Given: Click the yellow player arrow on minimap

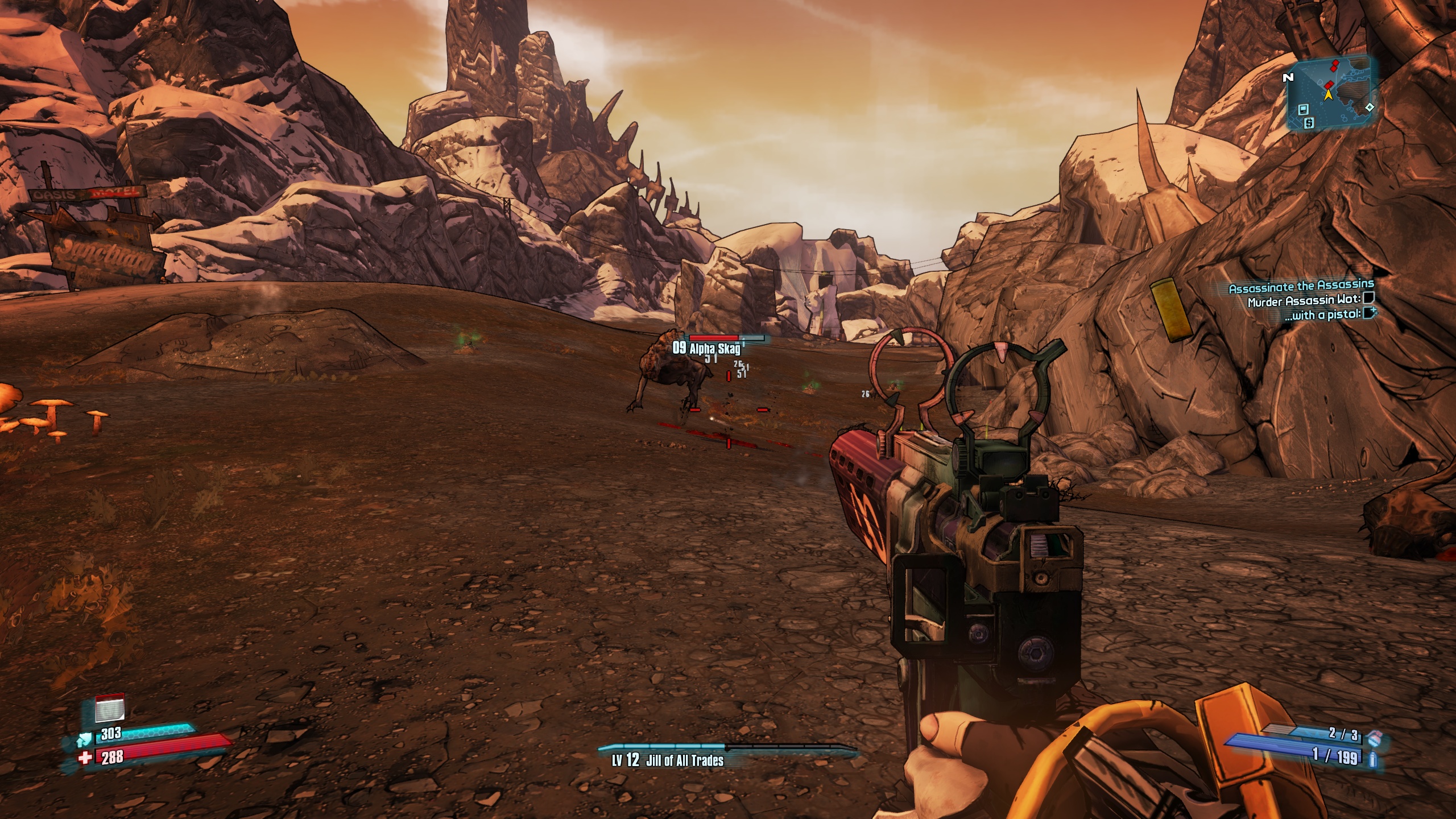Looking at the screenshot, I should (x=1328, y=95).
